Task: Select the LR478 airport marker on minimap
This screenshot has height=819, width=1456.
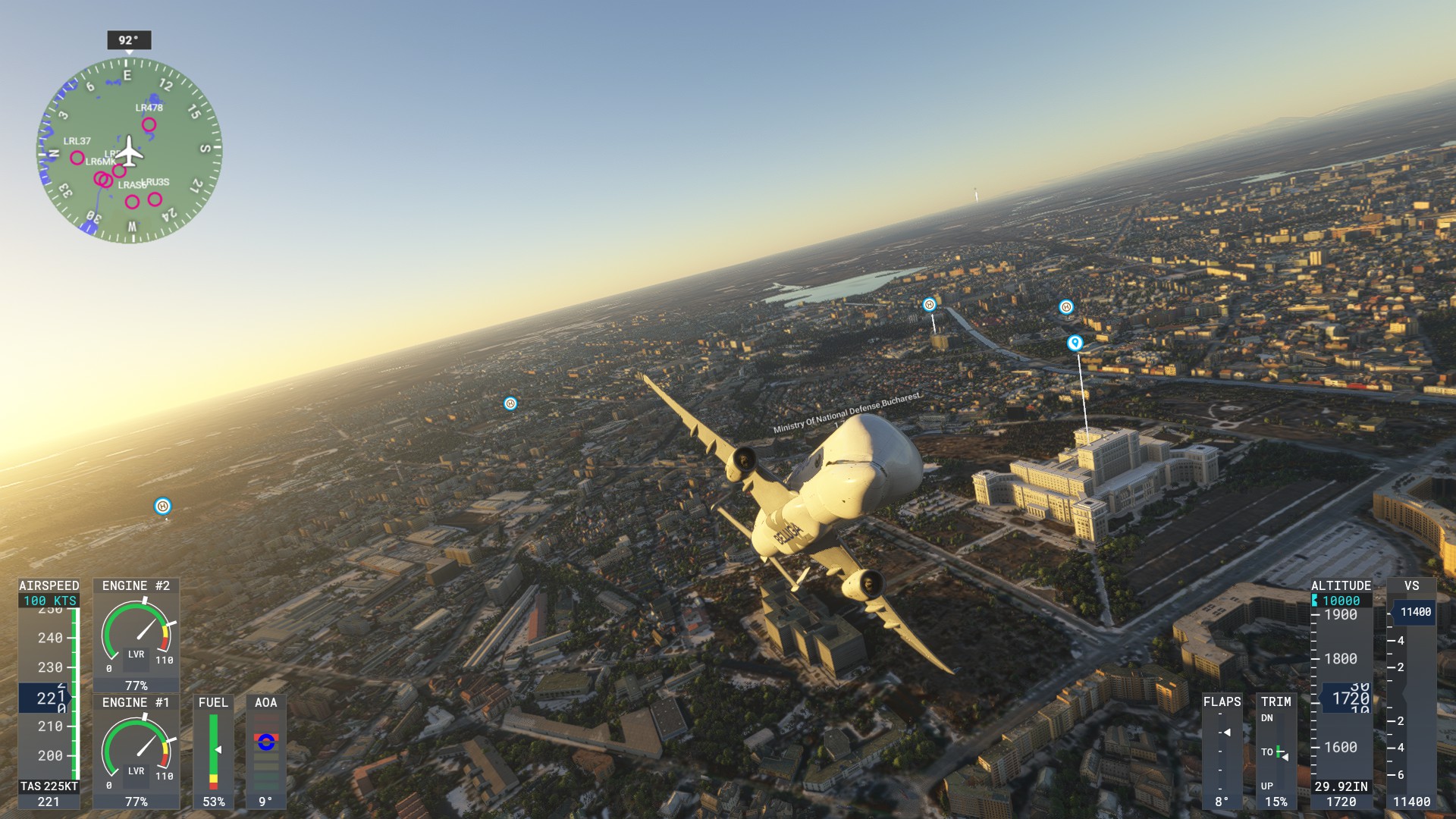Action: (149, 125)
